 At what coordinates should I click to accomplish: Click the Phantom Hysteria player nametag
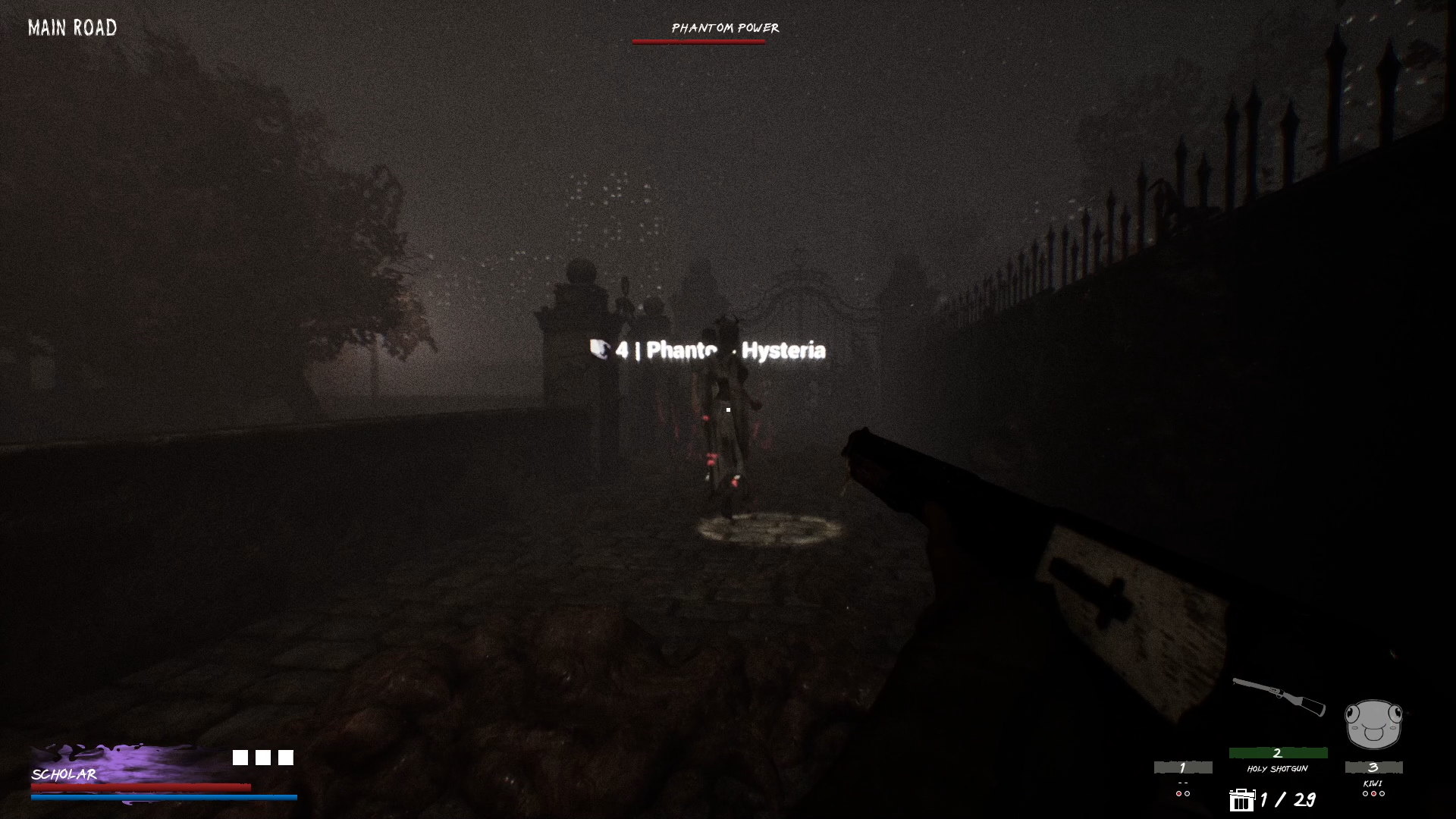tap(724, 350)
